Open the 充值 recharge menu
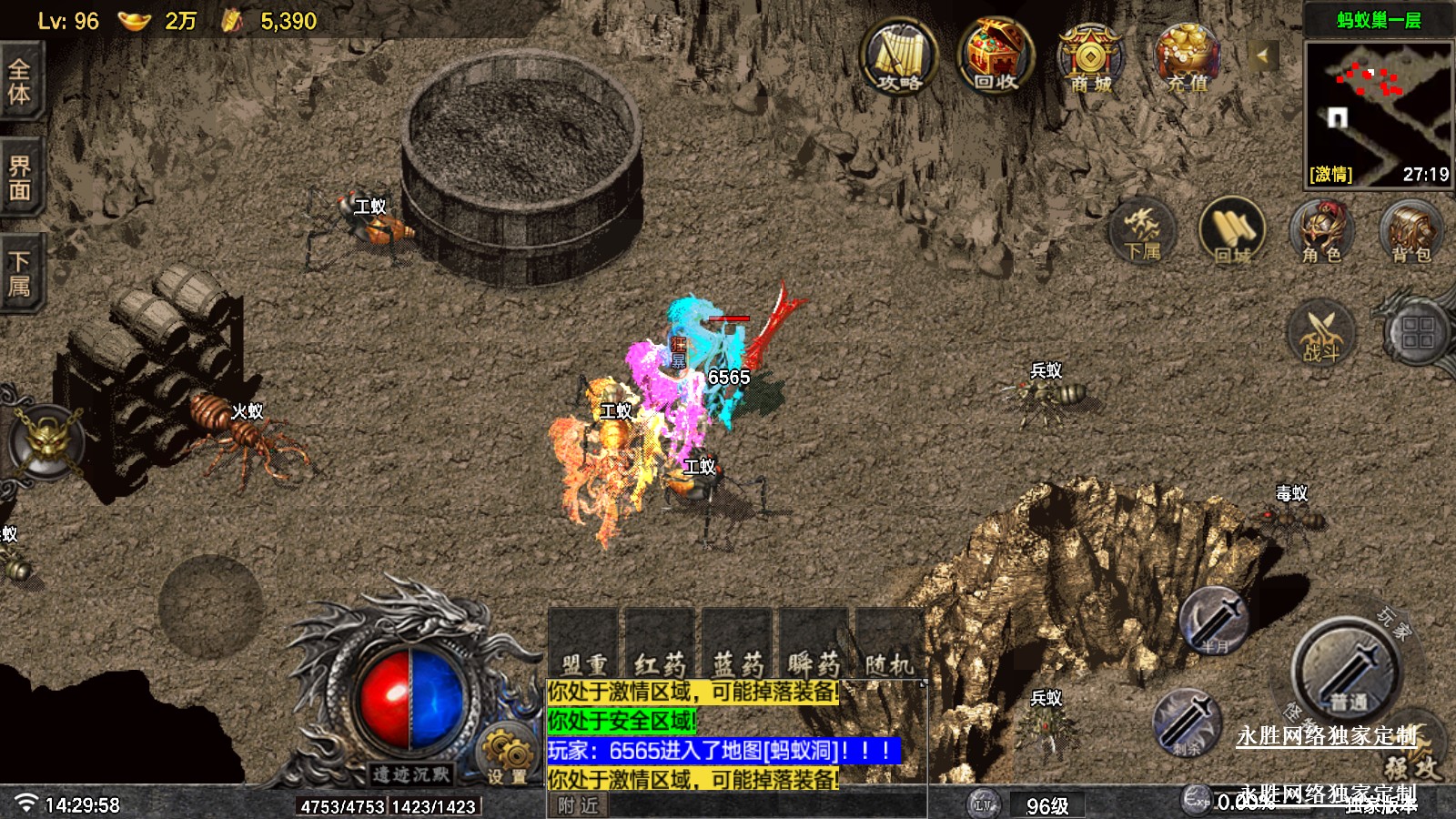The image size is (1456, 819). [1187, 58]
